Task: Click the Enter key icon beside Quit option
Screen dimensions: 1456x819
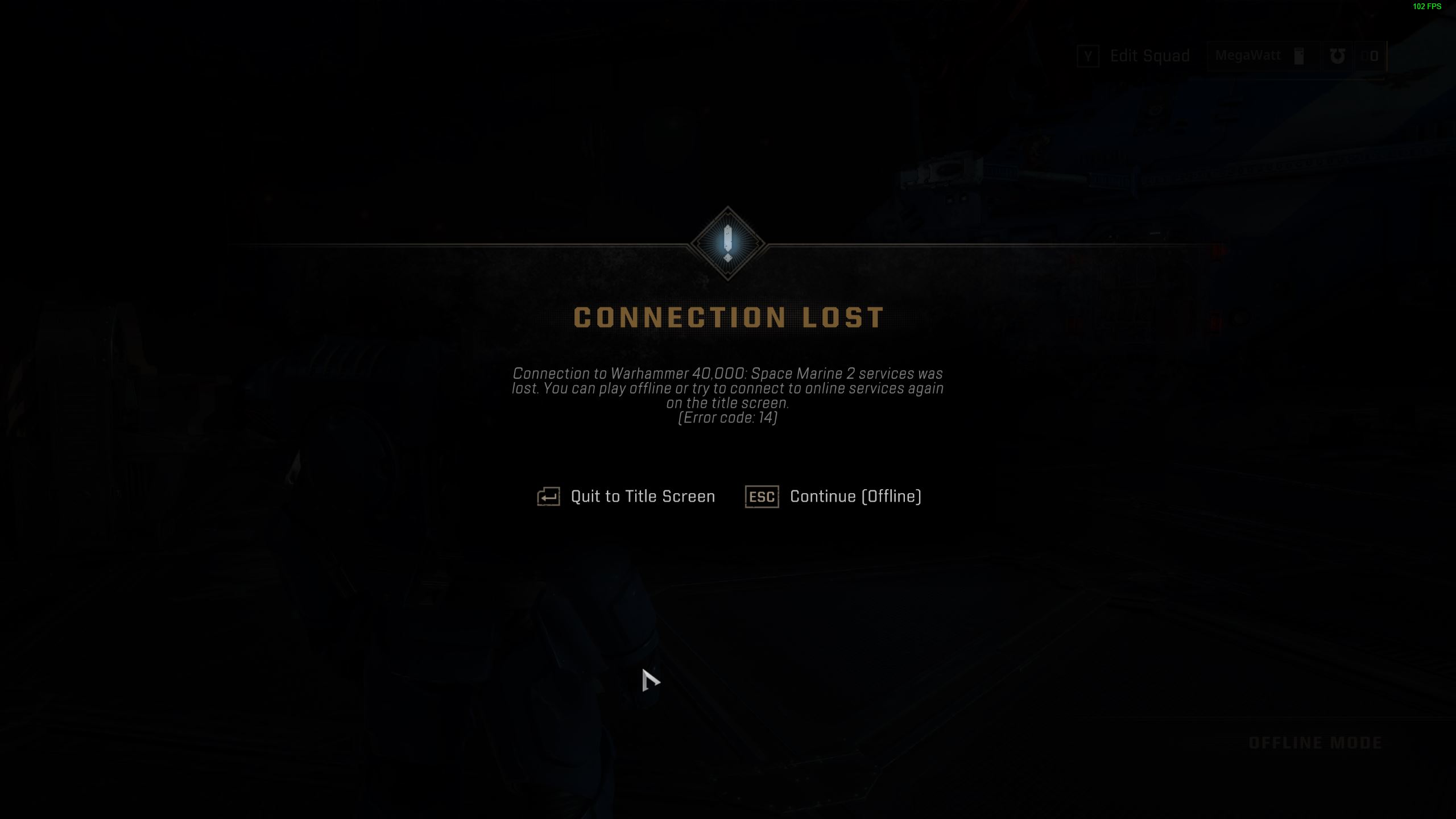Action: [x=548, y=496]
